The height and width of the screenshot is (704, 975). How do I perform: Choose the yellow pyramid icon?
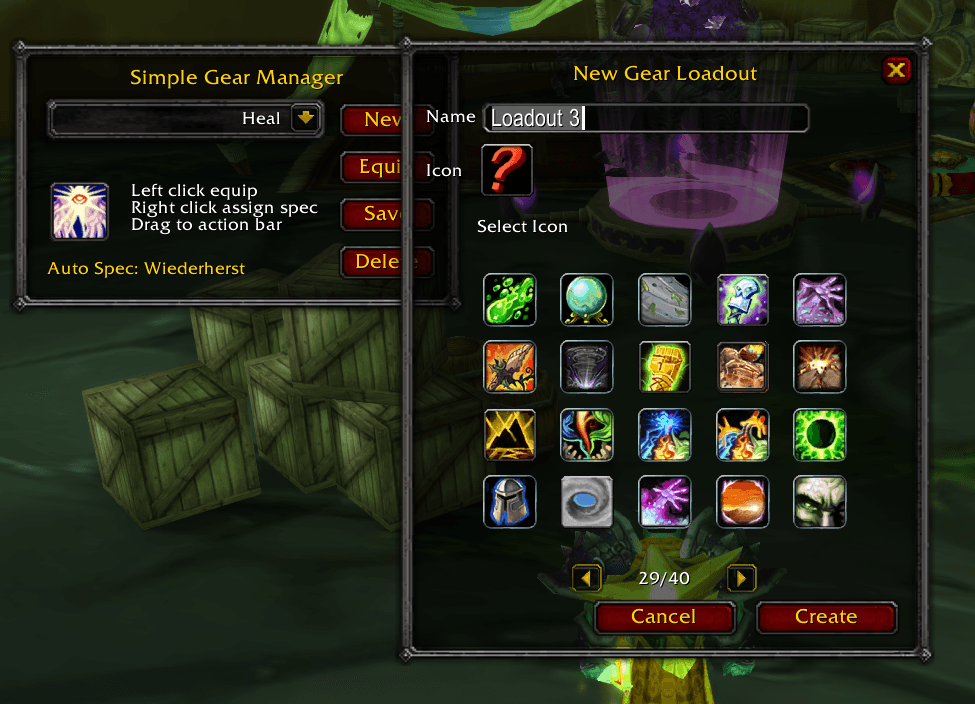point(510,434)
